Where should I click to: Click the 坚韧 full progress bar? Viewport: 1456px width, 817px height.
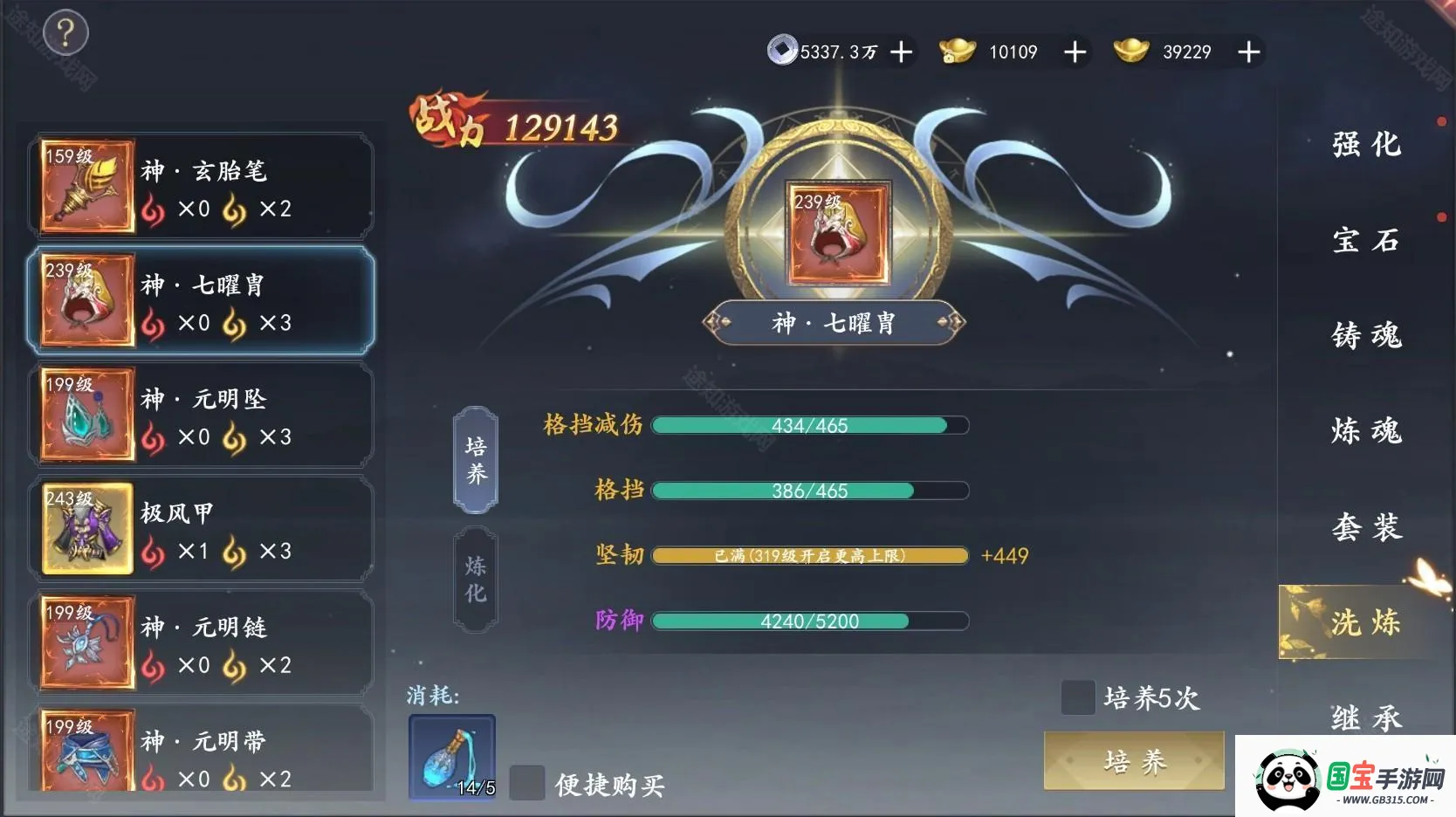(x=810, y=555)
